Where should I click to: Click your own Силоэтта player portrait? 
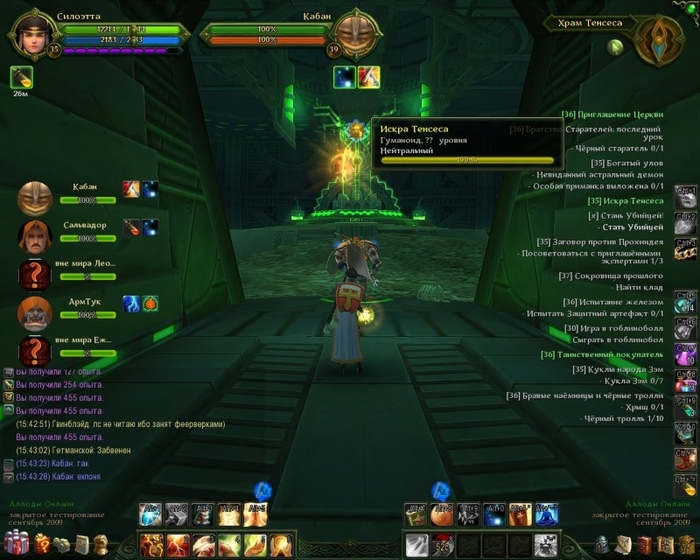coord(30,33)
